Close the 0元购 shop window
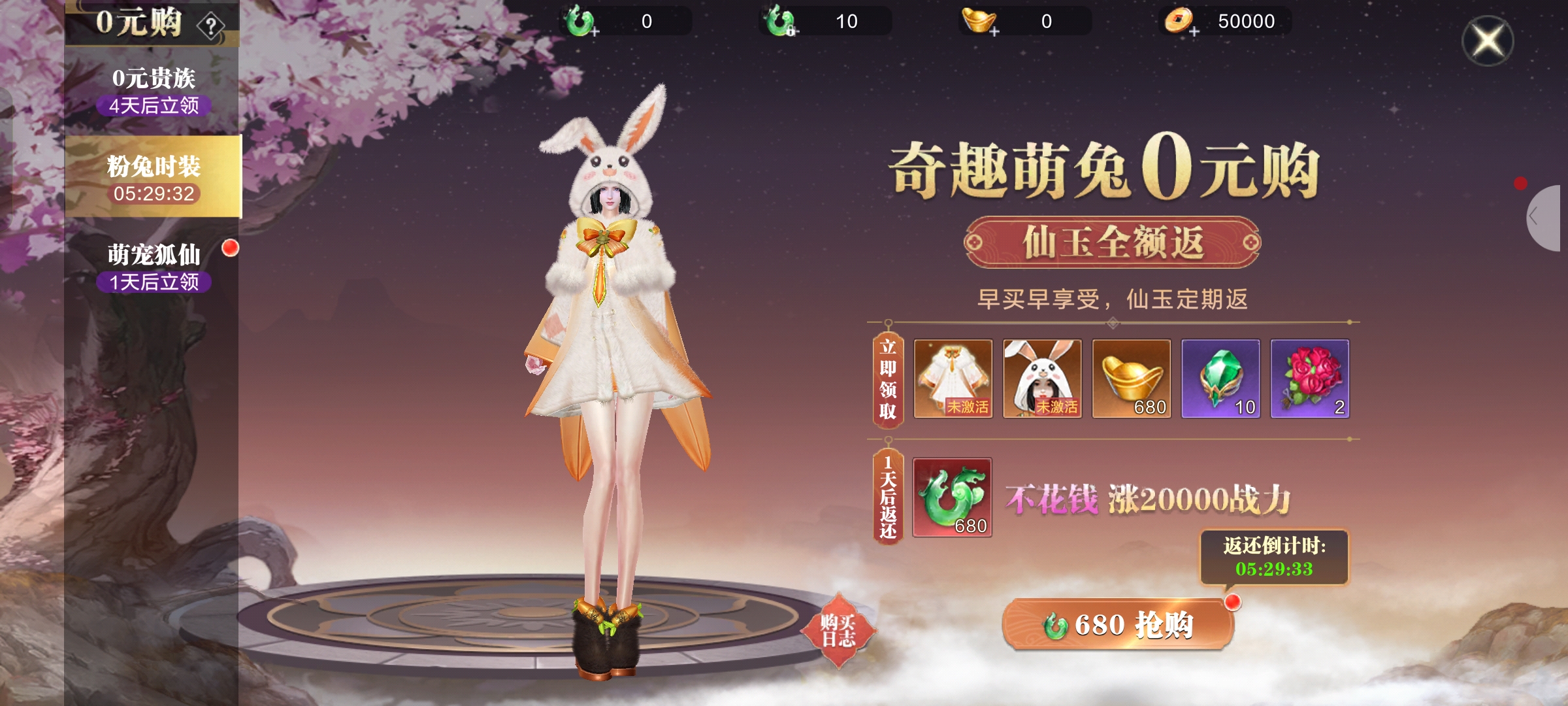 pos(1488,41)
